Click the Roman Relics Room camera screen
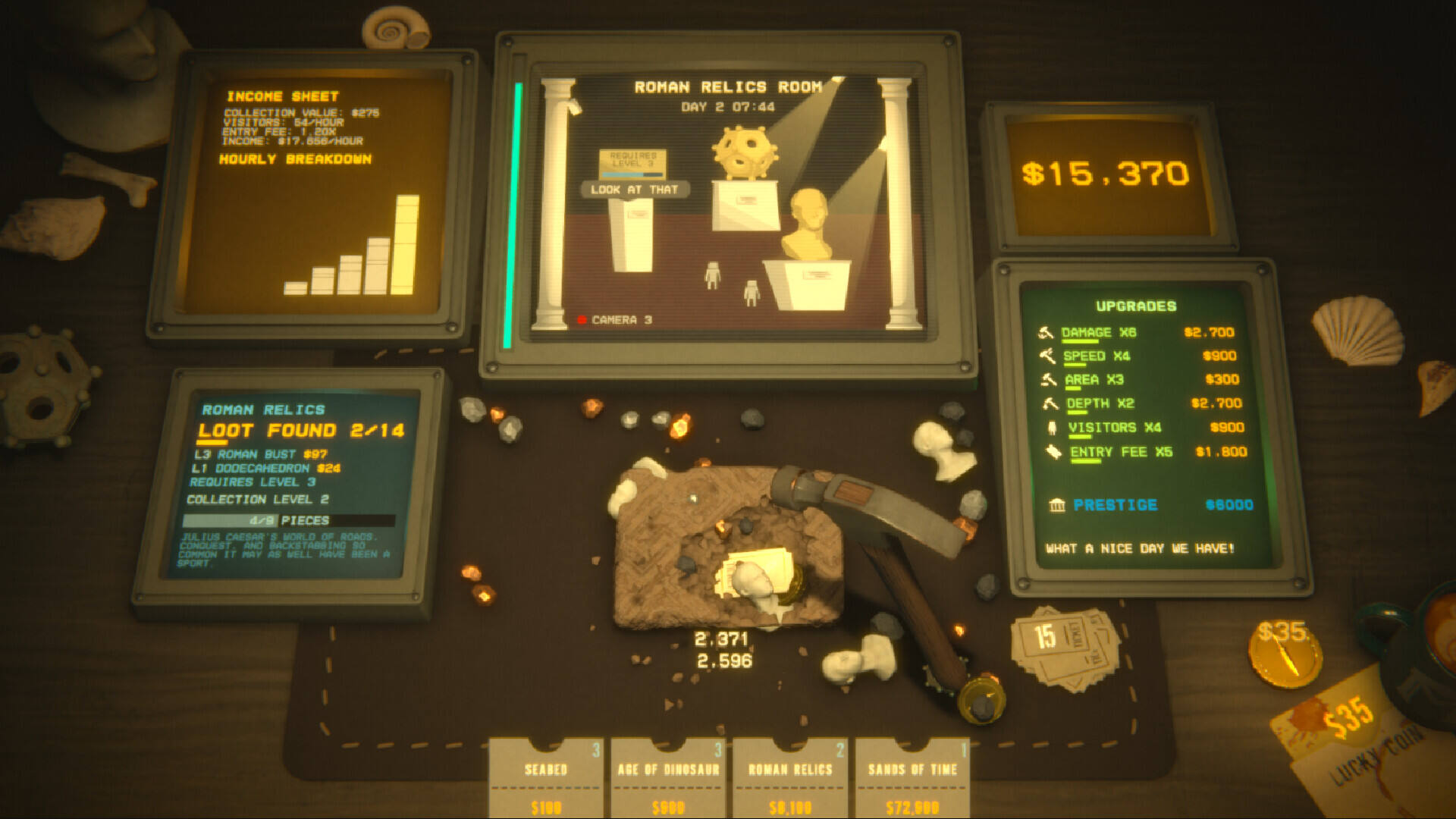Screen dimensions: 1456x819 tap(726, 203)
